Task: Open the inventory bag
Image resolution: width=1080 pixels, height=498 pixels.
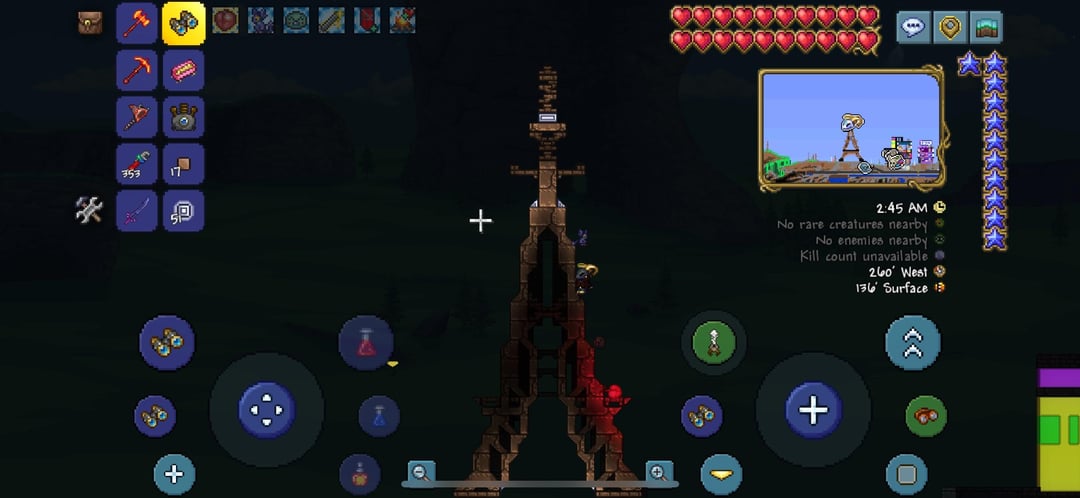Action: click(x=91, y=22)
